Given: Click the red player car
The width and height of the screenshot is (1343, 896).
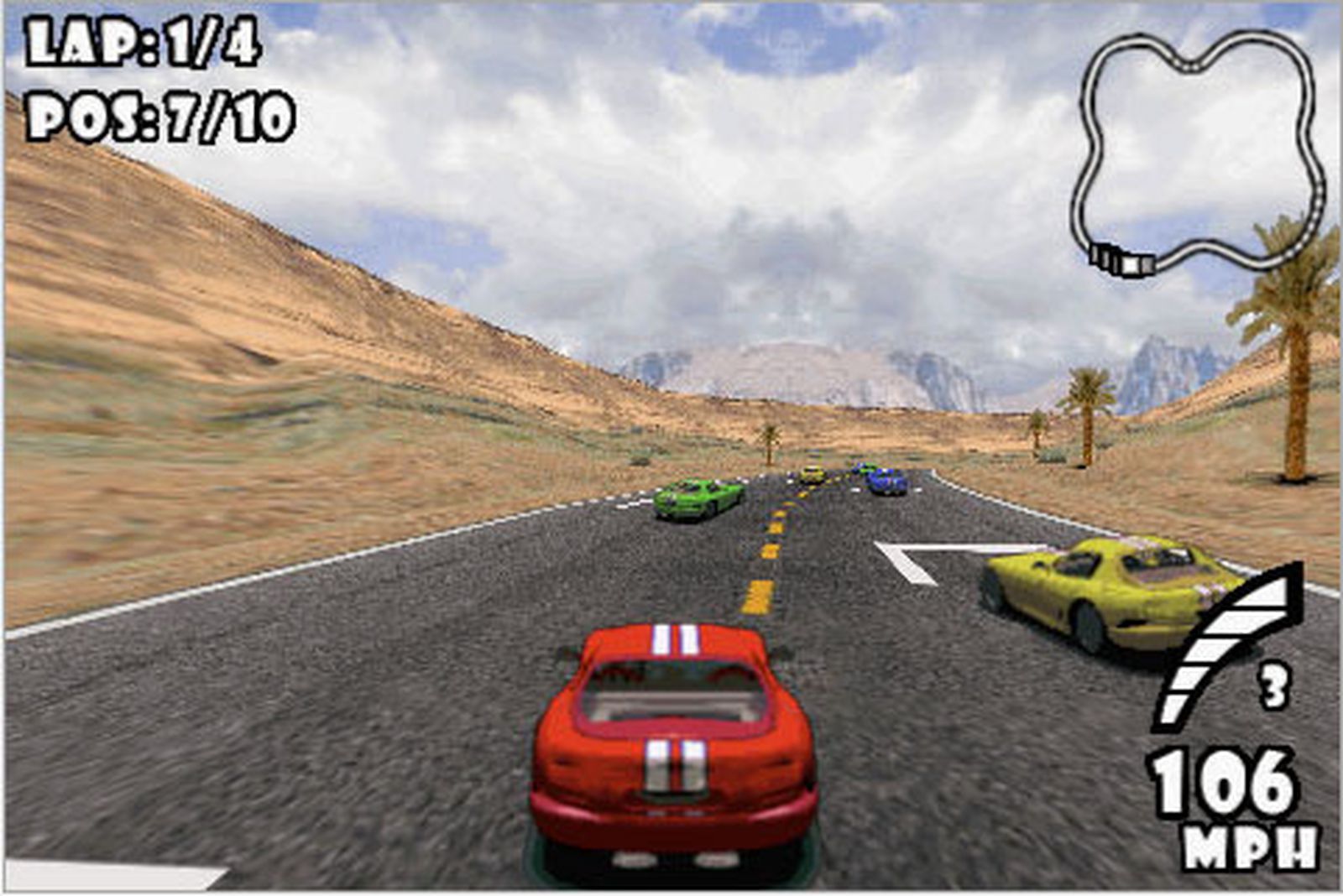Looking at the screenshot, I should pyautogui.click(x=671, y=738).
